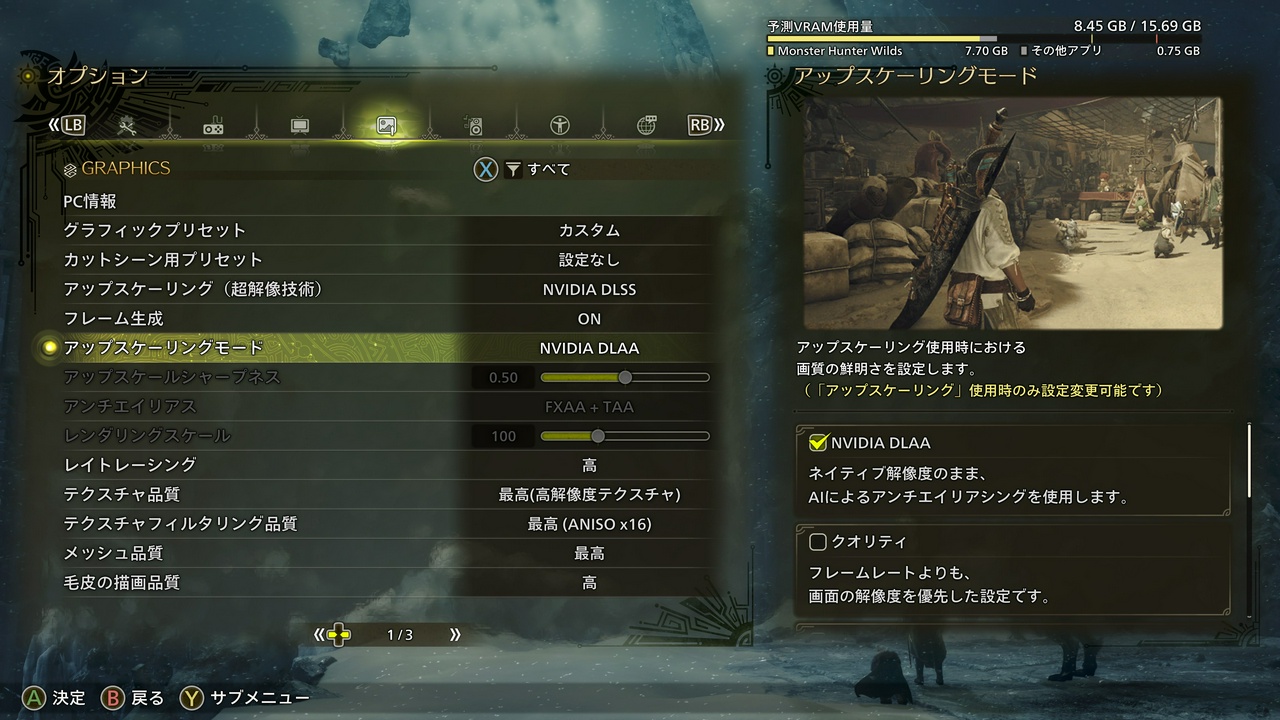The height and width of the screenshot is (720, 1280).
Task: Switch to the globe language tab
Action: (646, 126)
